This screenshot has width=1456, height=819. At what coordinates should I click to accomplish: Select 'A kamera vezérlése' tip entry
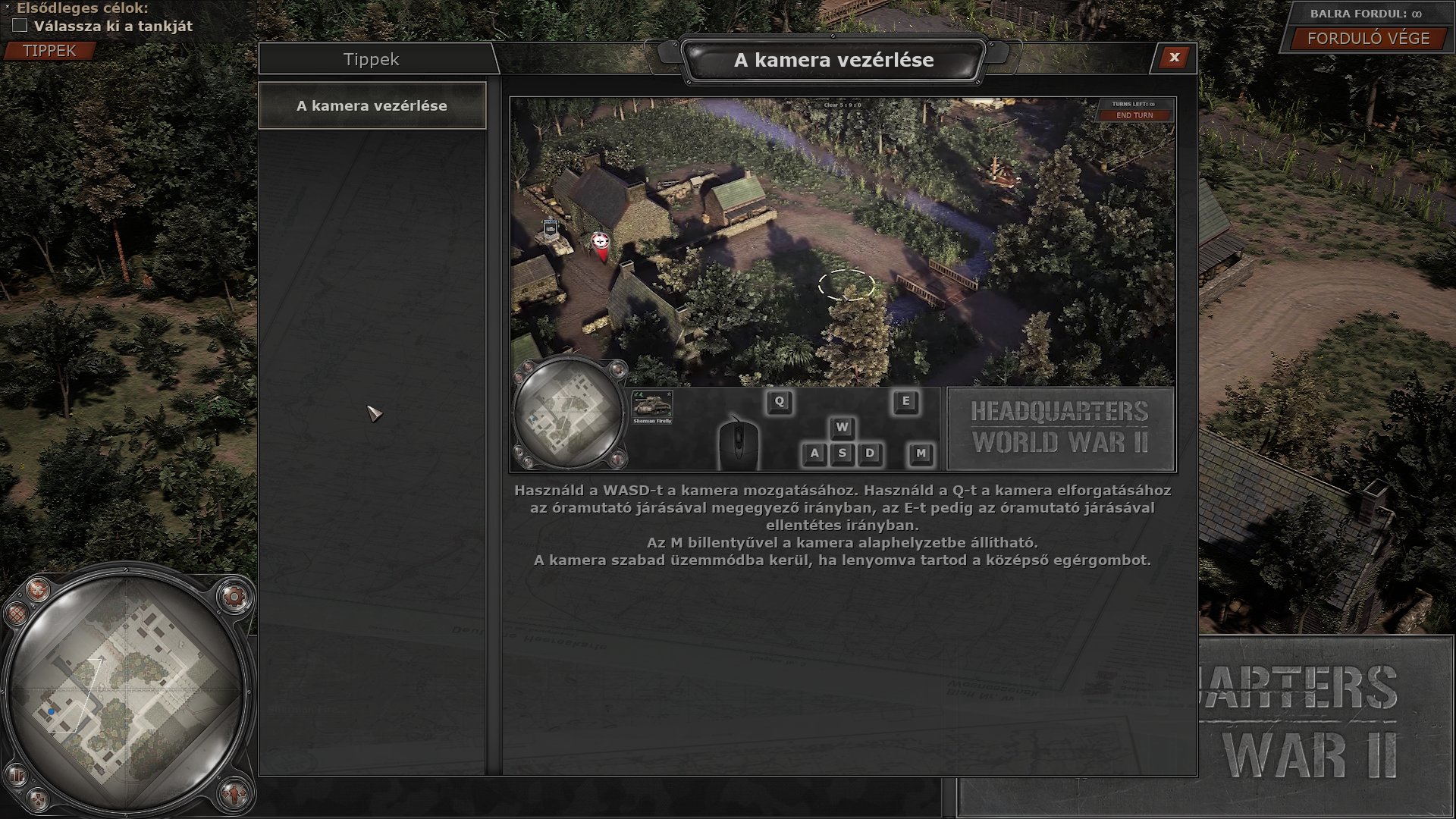[372, 106]
